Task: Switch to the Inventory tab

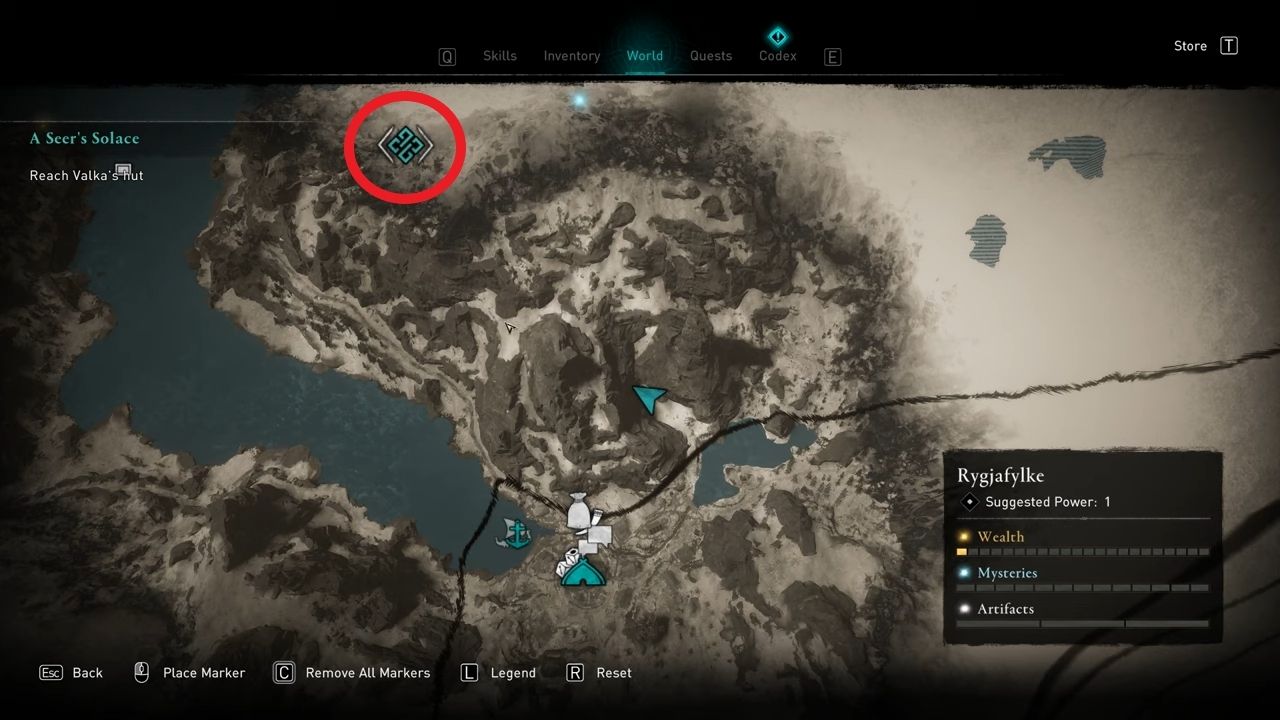Action: click(x=571, y=56)
